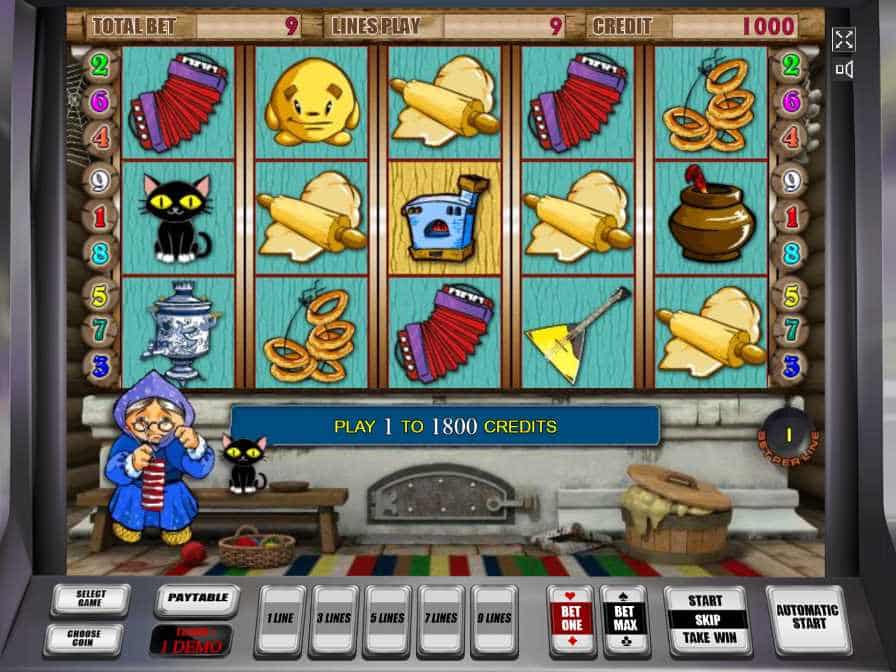Spin reels with Start Skip Take Win
This screenshot has height=672, width=896.
(x=707, y=620)
